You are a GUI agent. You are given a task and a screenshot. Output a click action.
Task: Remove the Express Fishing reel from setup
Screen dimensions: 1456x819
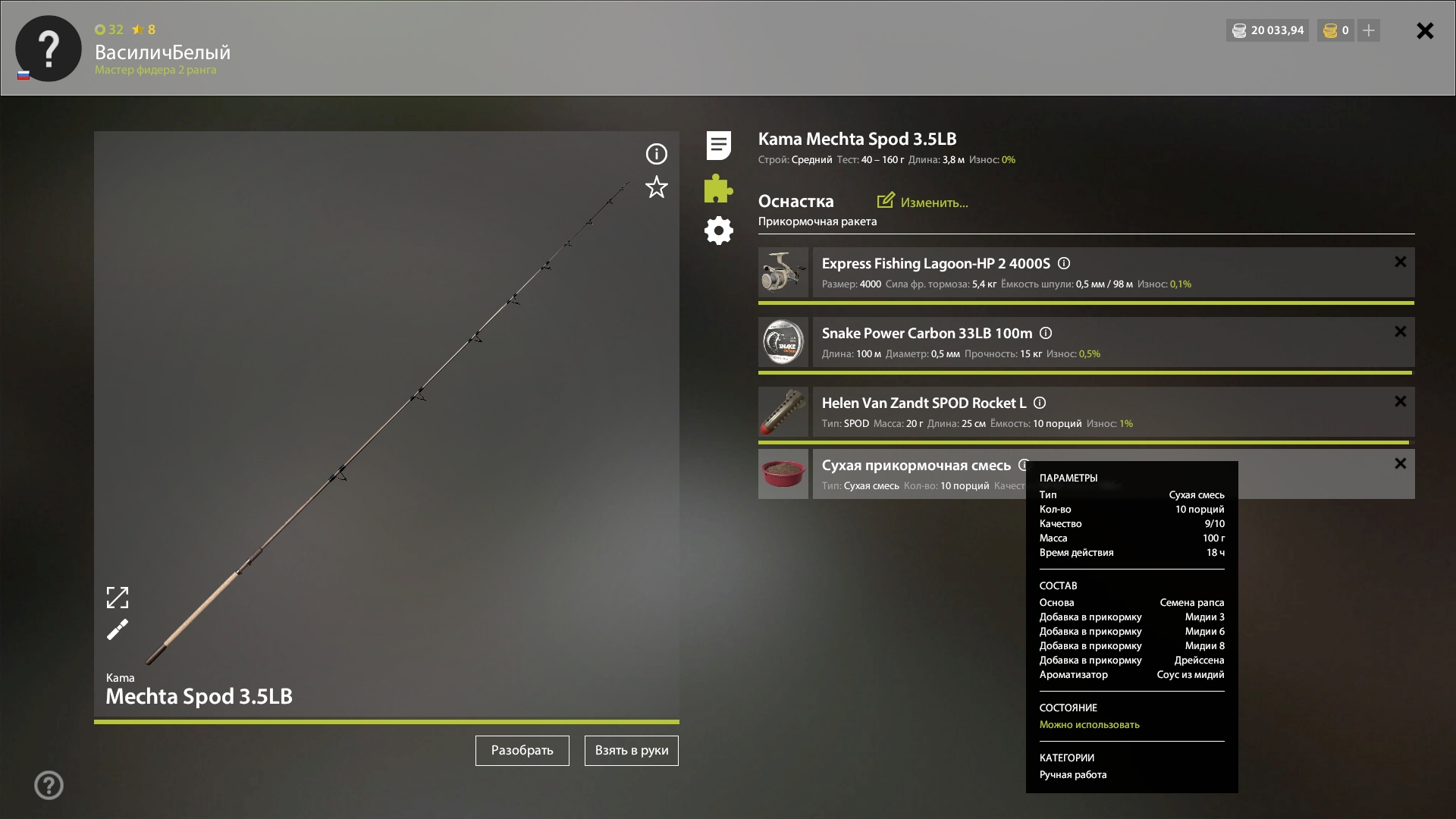[x=1399, y=262]
